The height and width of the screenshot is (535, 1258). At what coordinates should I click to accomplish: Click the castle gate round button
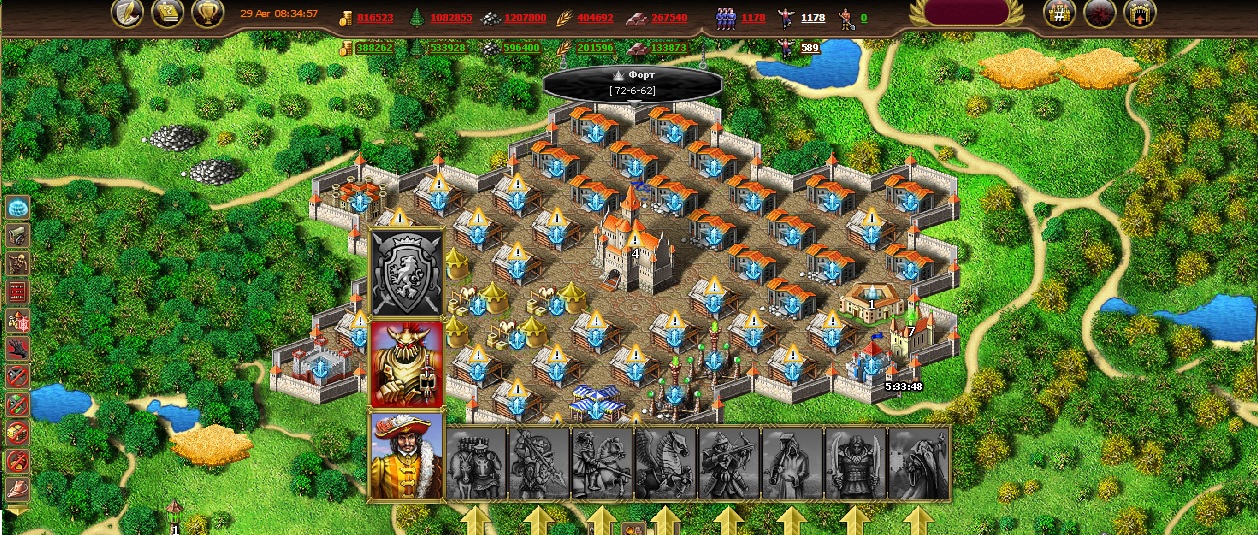tap(1140, 13)
